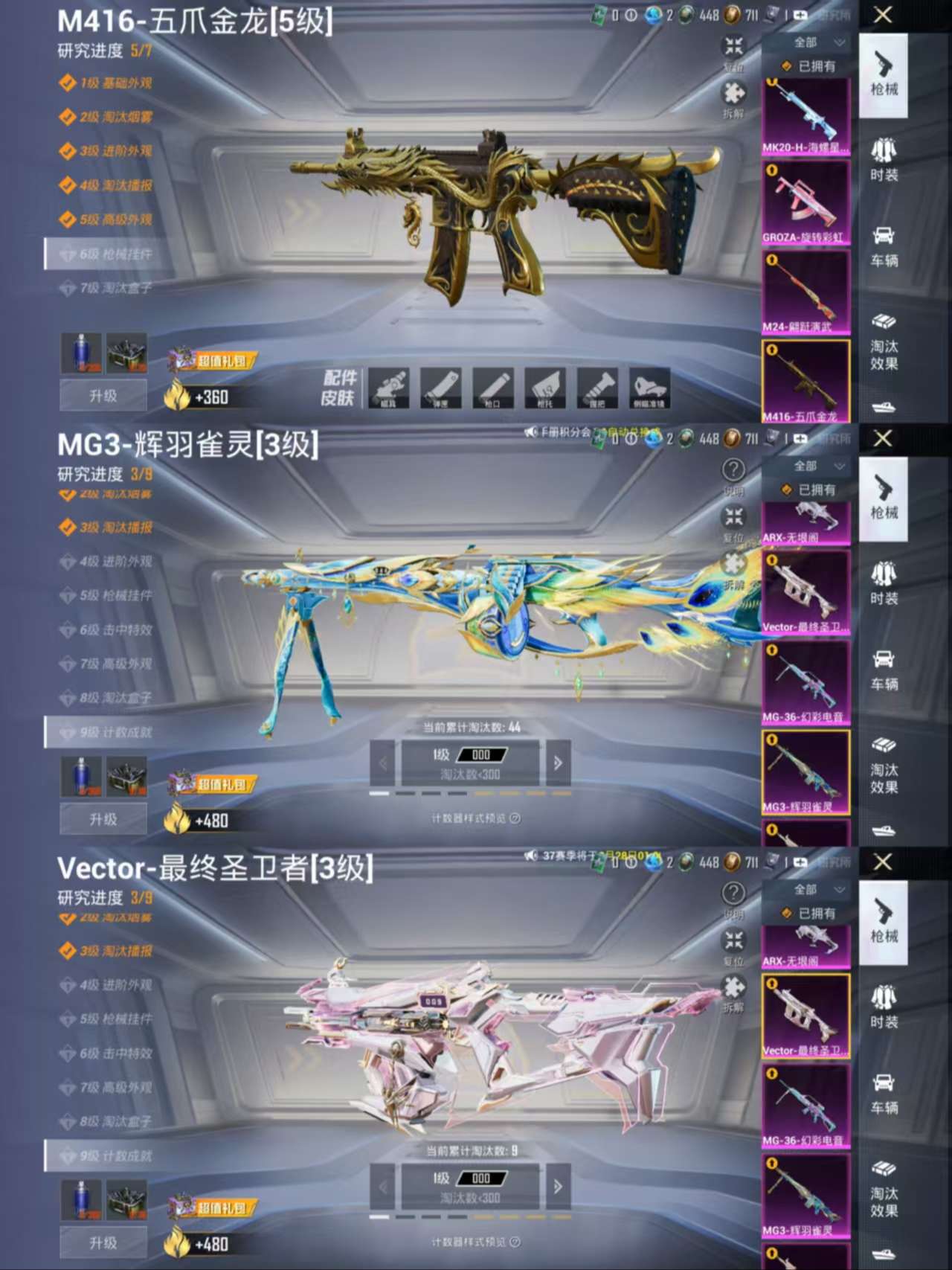Select the 握把 grip attachment skin icon

click(x=599, y=387)
